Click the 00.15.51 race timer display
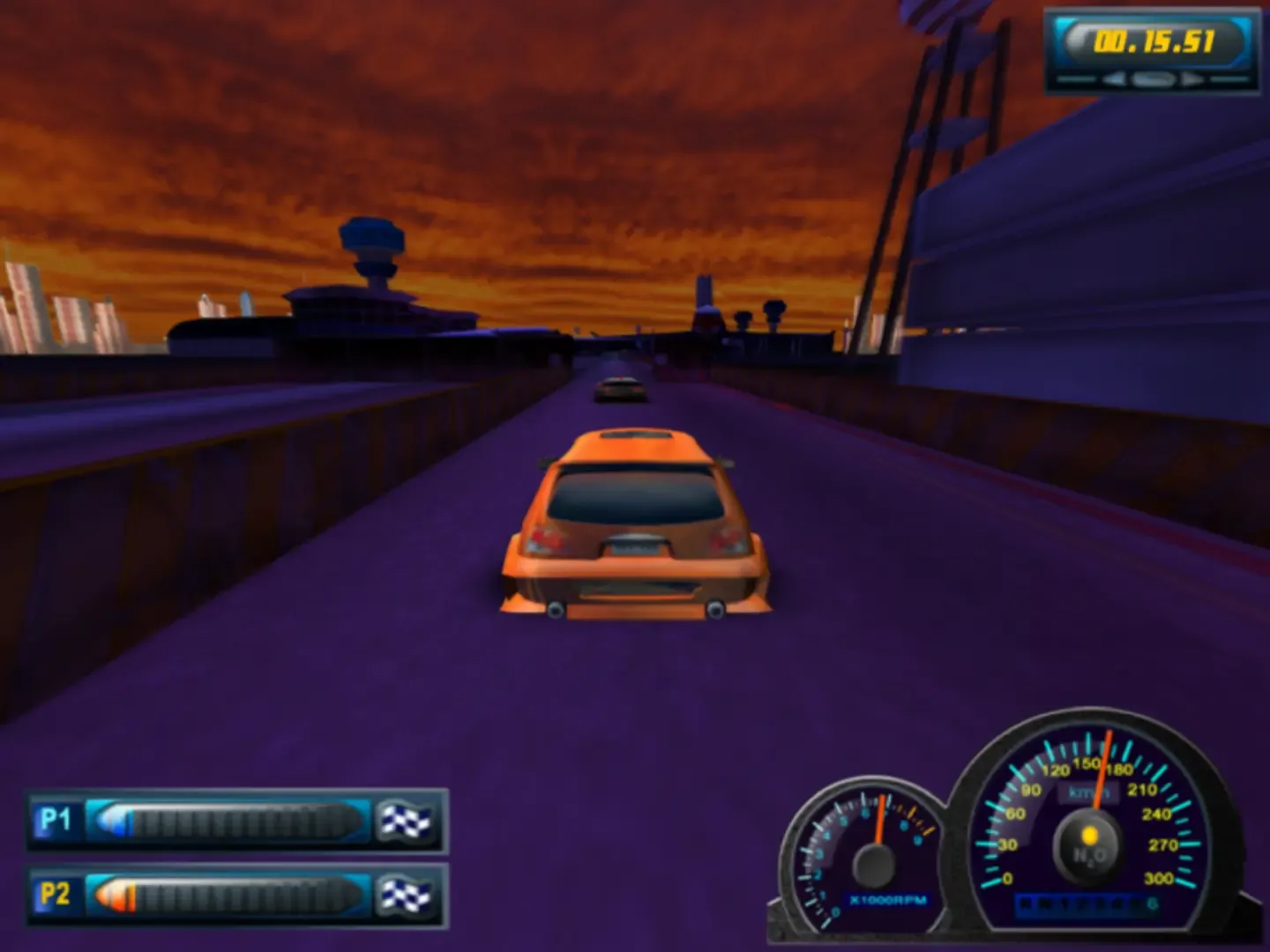 coord(1155,40)
